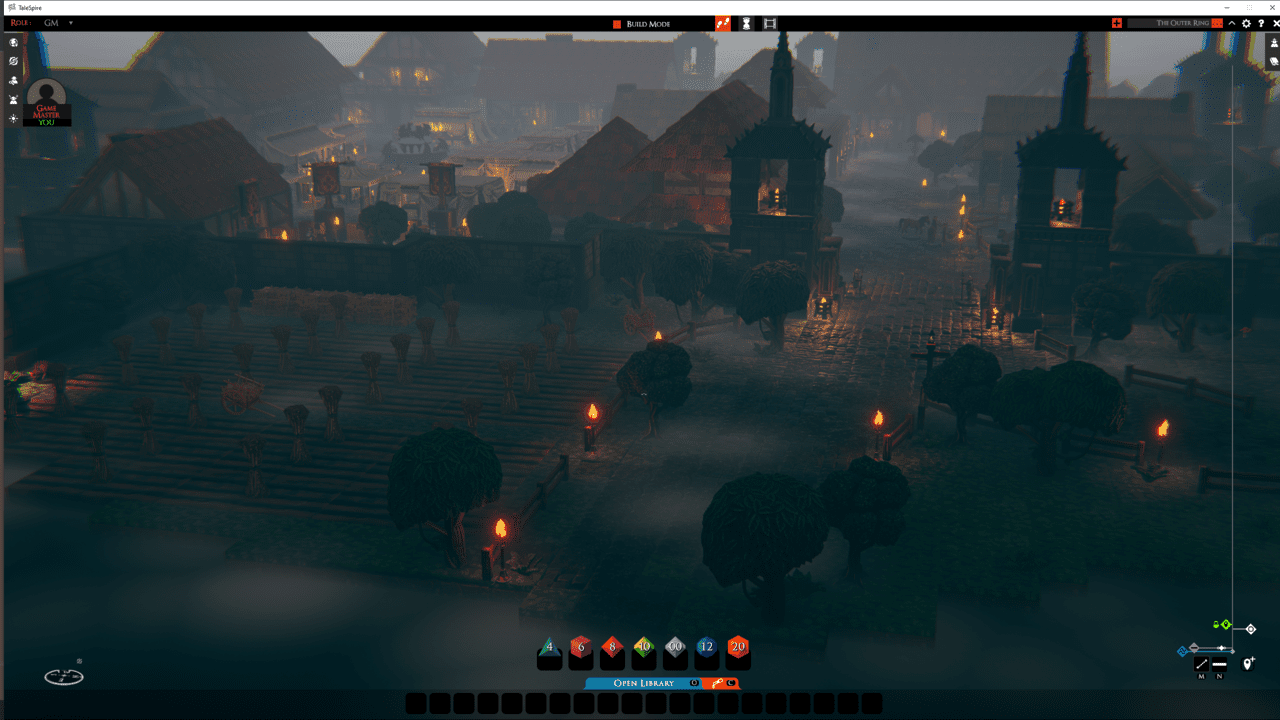
Task: Roll the blue d12 die
Action: point(706,650)
